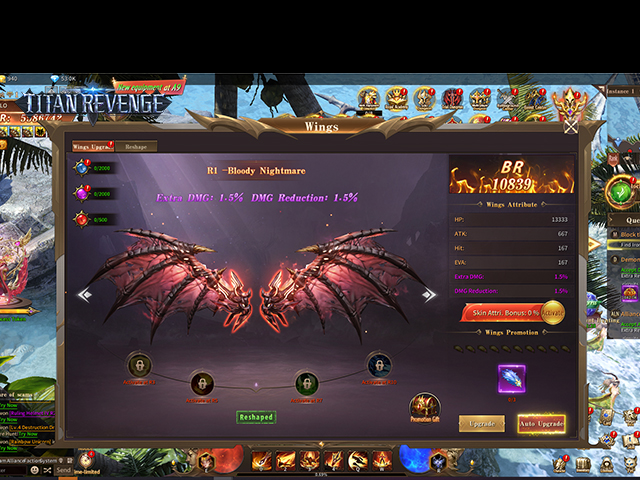The width and height of the screenshot is (640, 480).
Task: Close the Wings window
Action: pyautogui.click(x=570, y=127)
